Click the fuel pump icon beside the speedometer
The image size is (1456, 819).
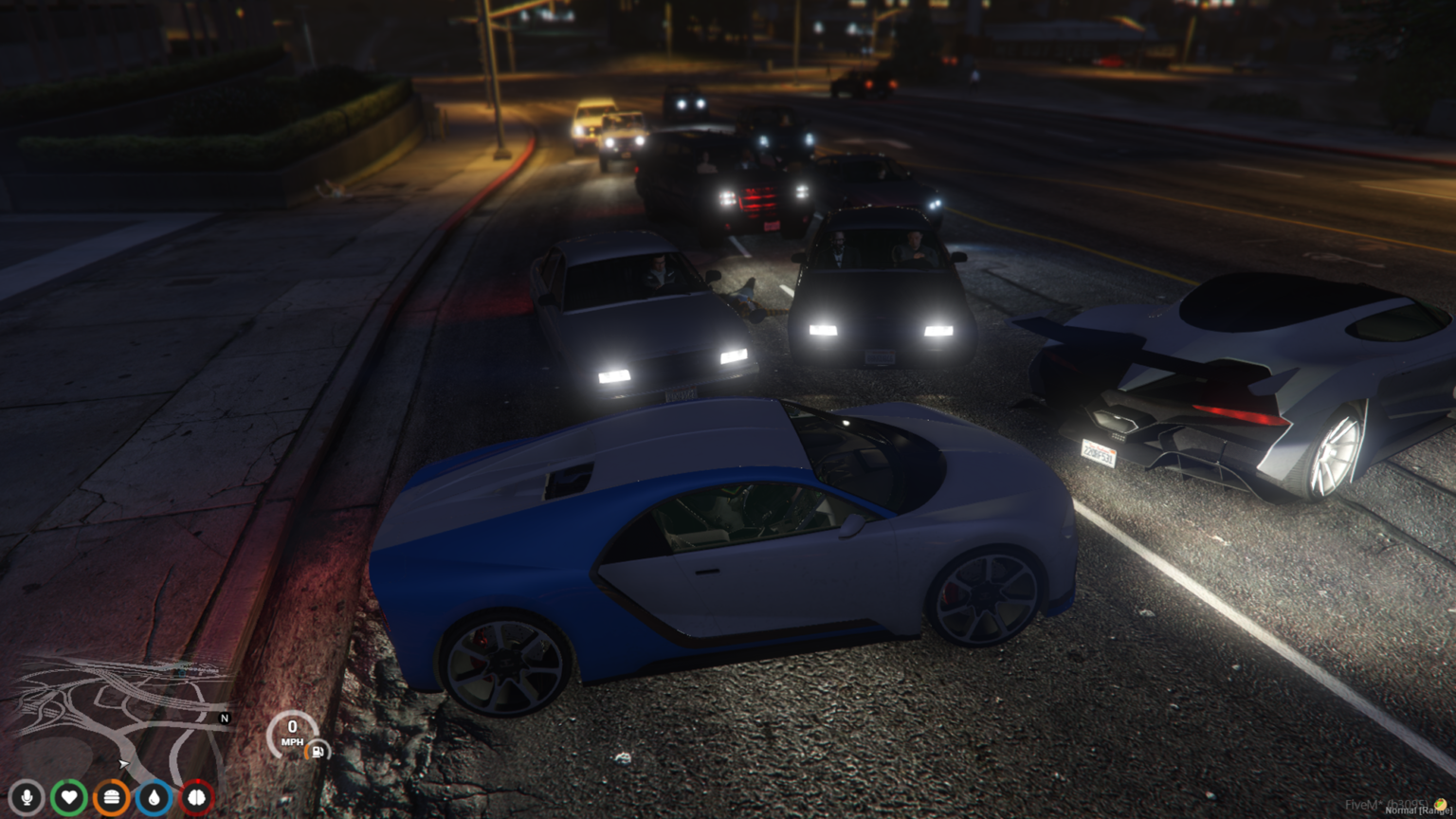[x=316, y=751]
